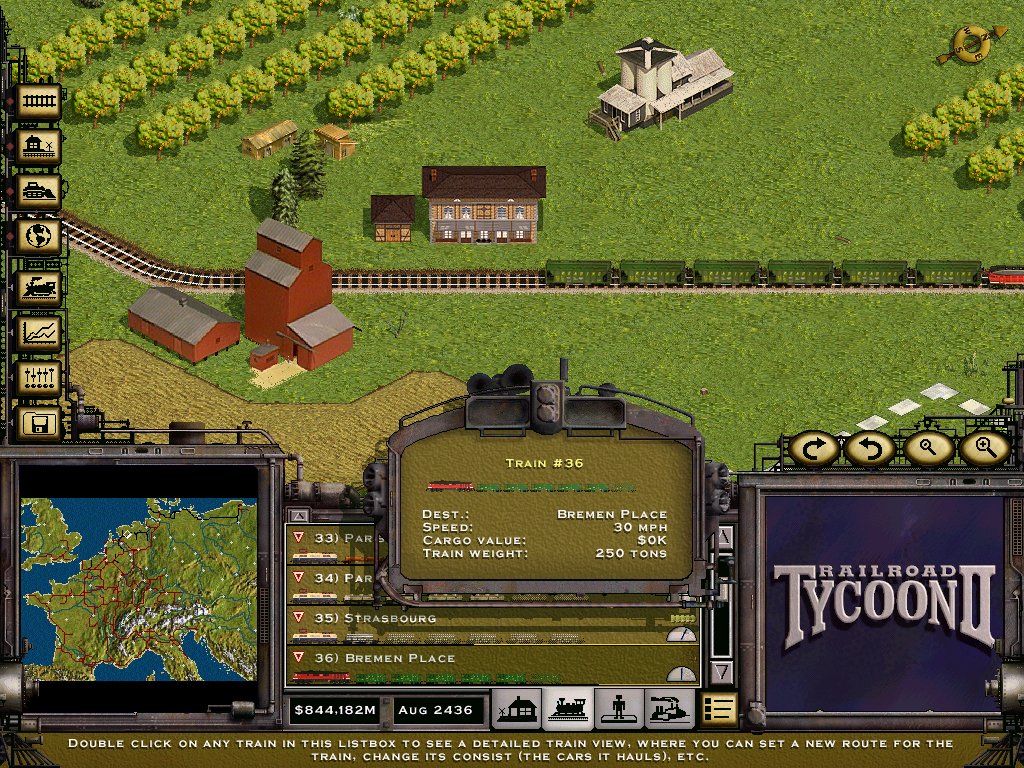Click the train list scroll down arrow
1024x768 pixels.
[x=721, y=672]
